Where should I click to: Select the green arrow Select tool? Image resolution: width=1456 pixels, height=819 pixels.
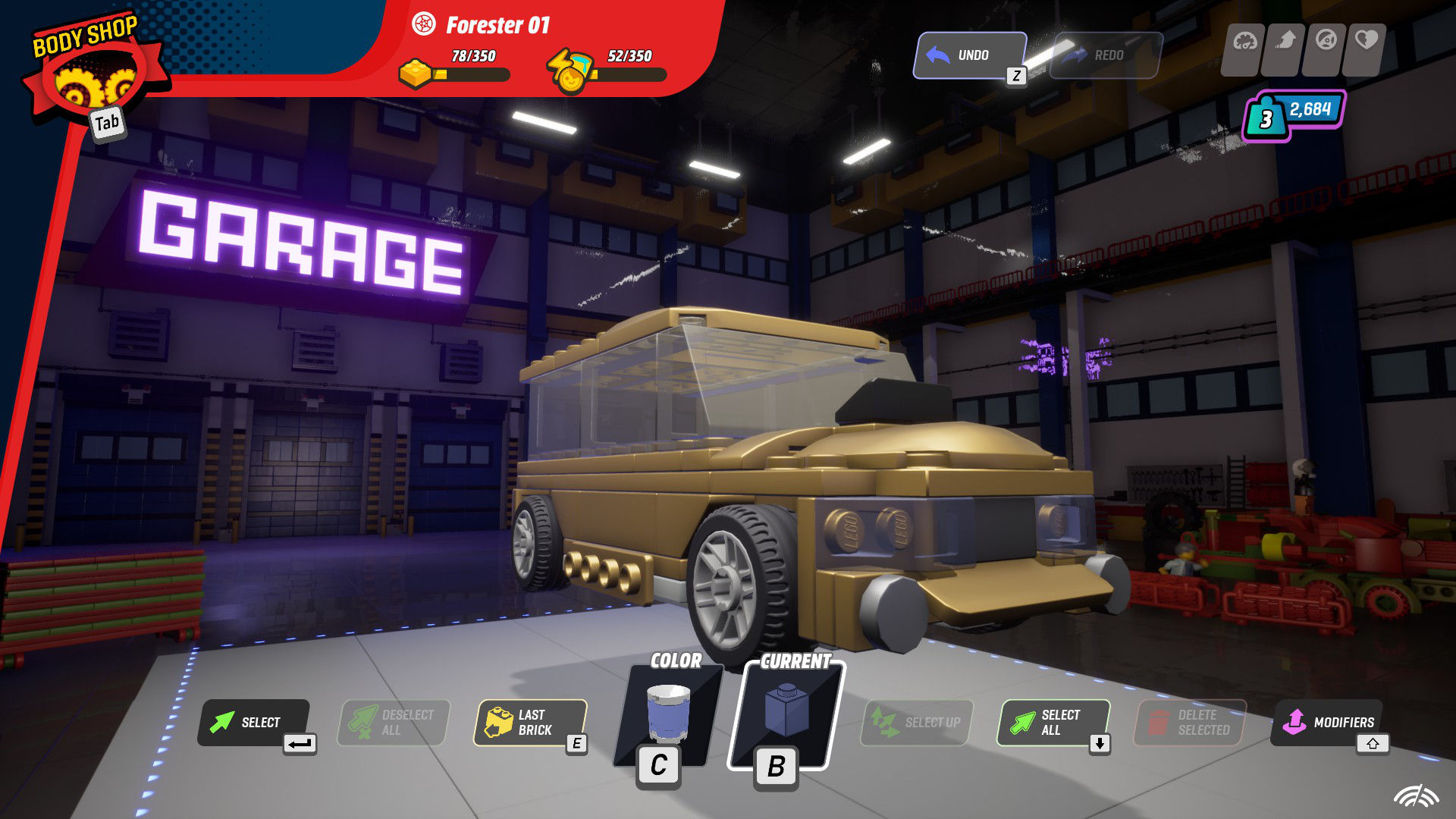coord(254,723)
